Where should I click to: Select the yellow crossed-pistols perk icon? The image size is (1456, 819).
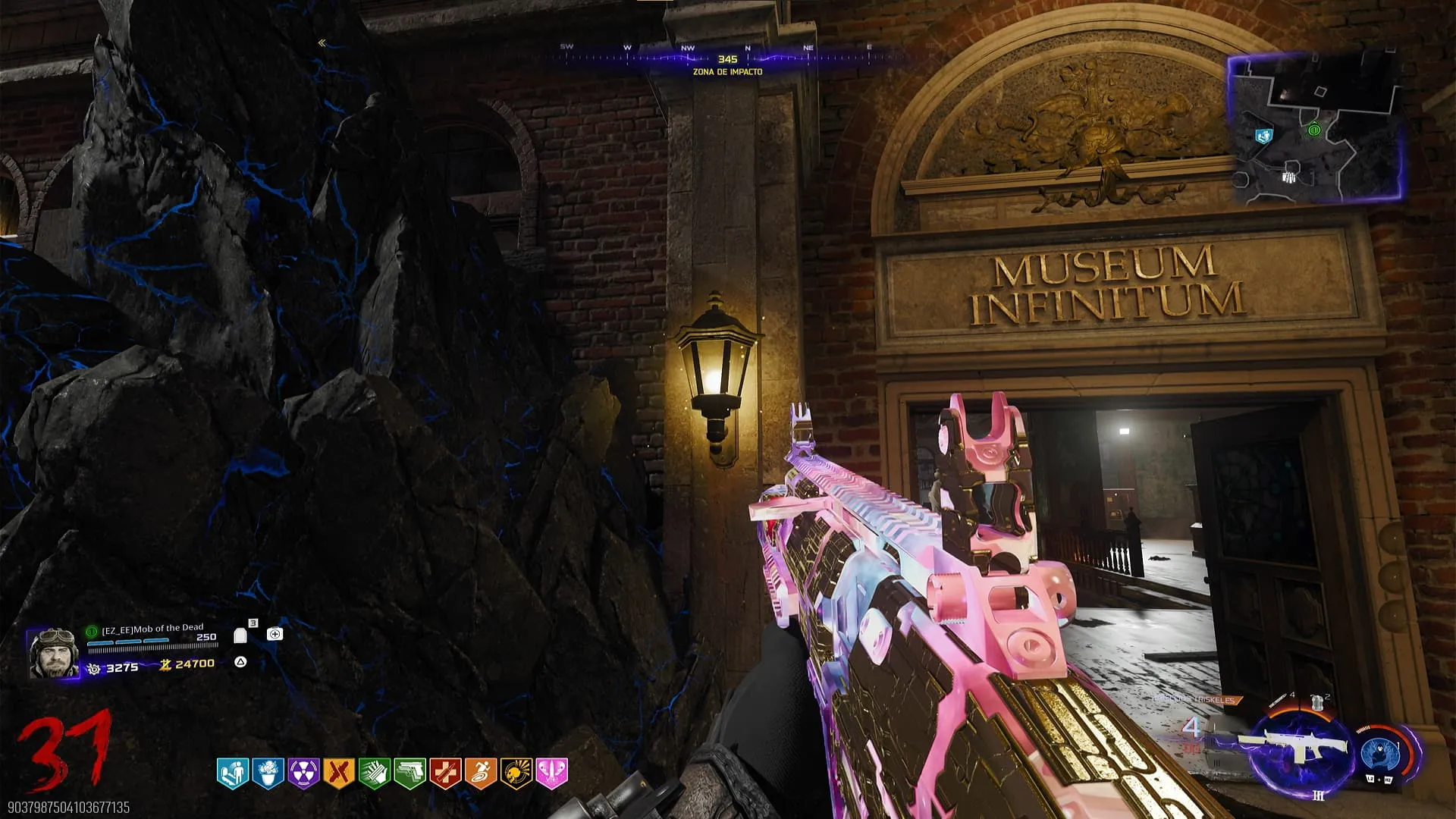click(339, 773)
